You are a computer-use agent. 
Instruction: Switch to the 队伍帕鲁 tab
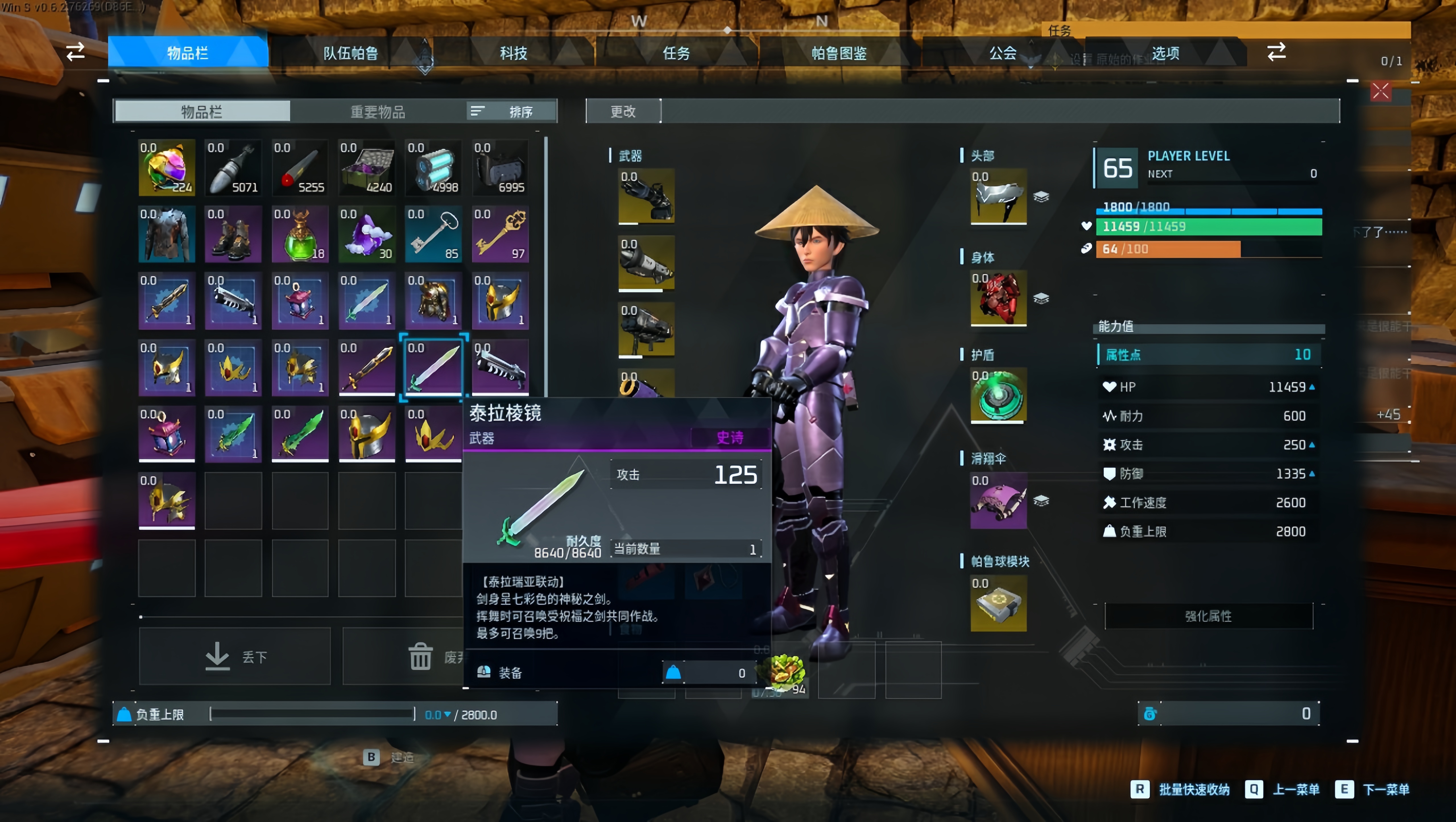(350, 53)
